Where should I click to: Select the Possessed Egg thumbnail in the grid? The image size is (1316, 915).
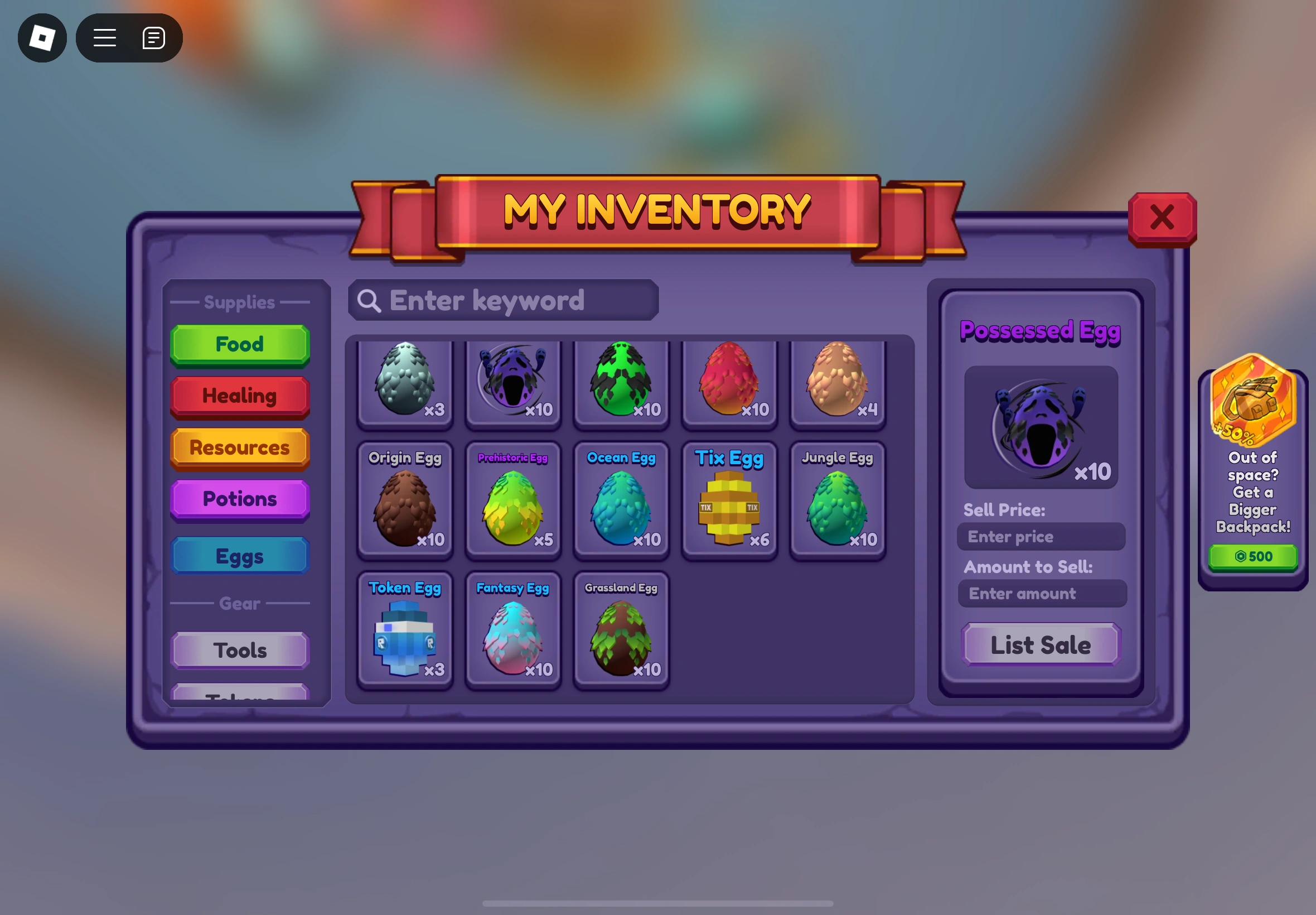click(x=513, y=383)
